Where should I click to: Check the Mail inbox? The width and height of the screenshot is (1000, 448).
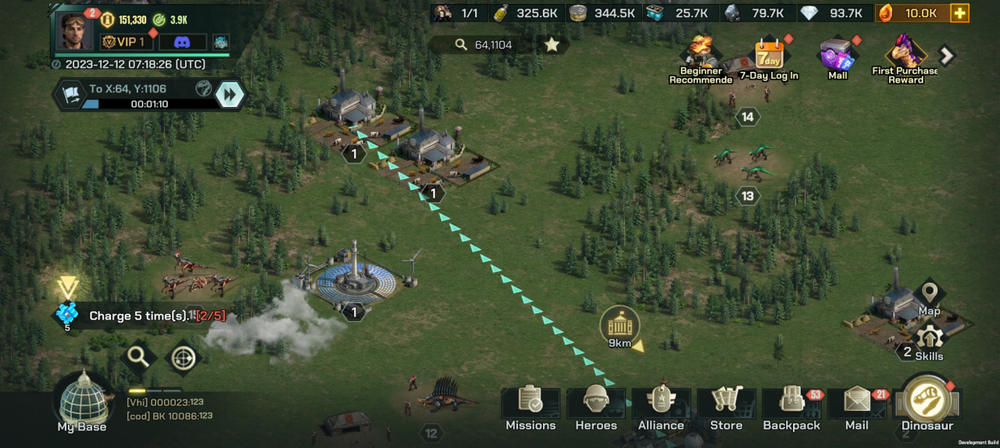[857, 408]
